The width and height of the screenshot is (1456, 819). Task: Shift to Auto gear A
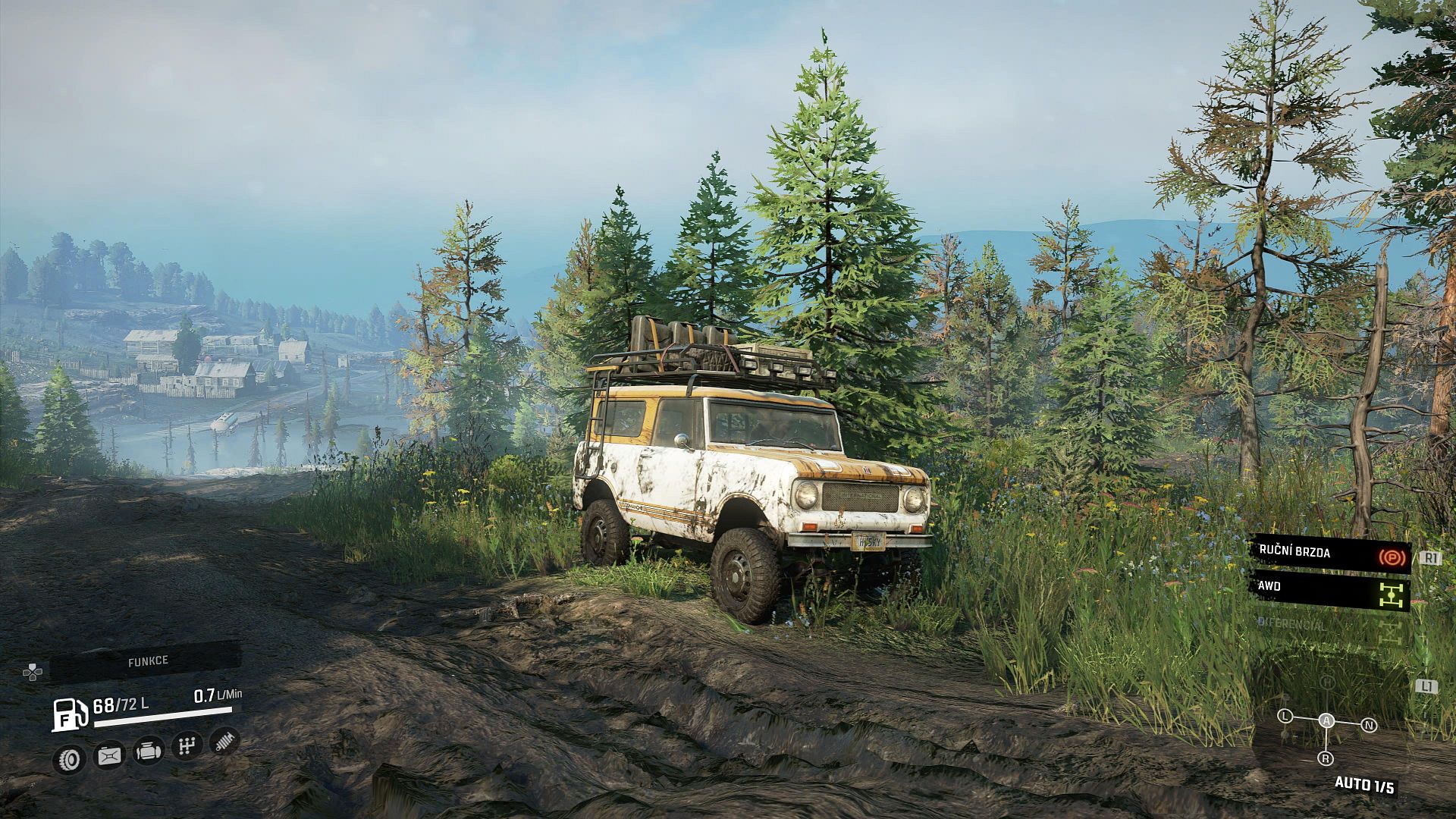1326,721
